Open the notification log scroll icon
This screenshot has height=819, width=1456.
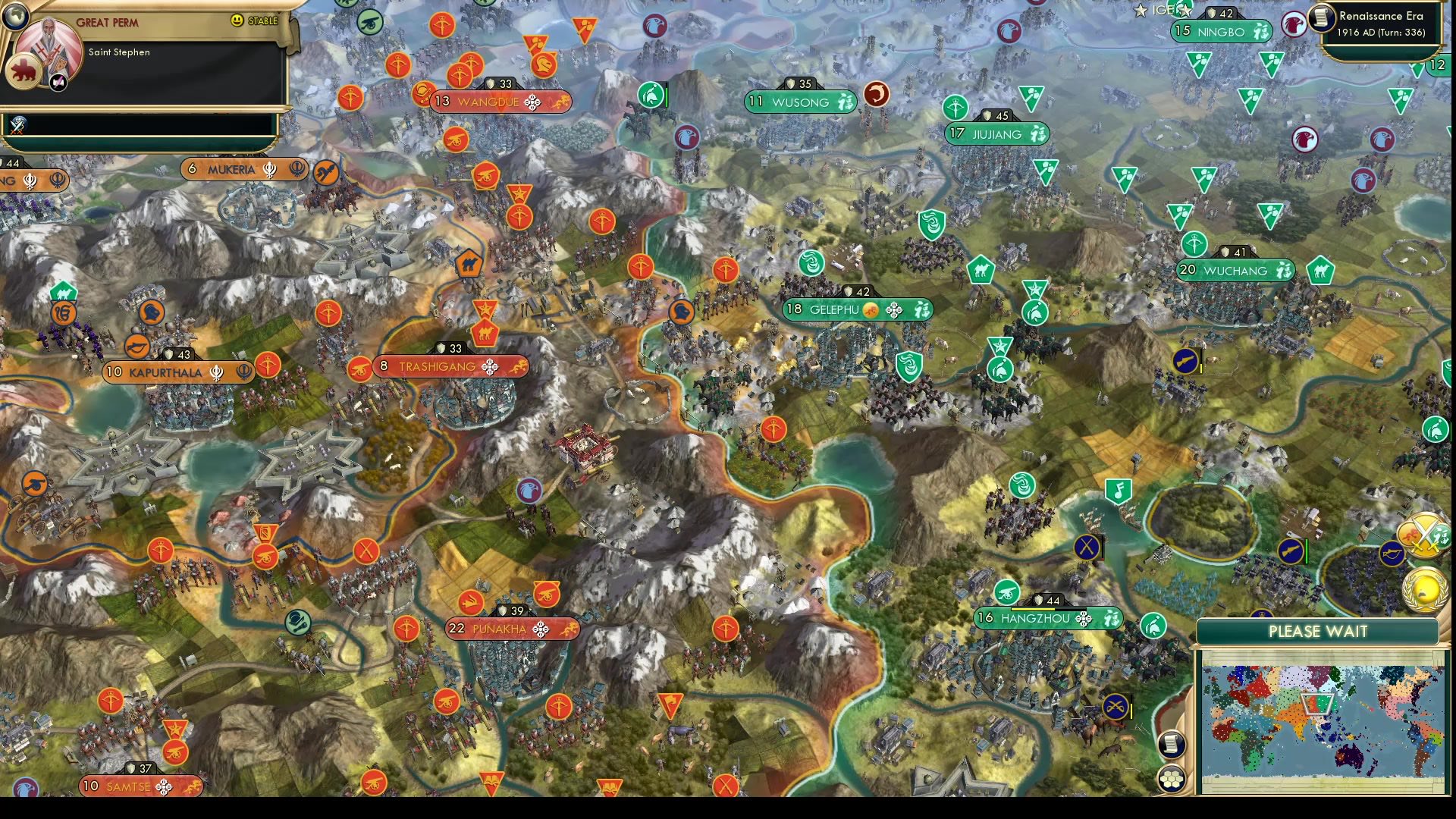point(1171,743)
